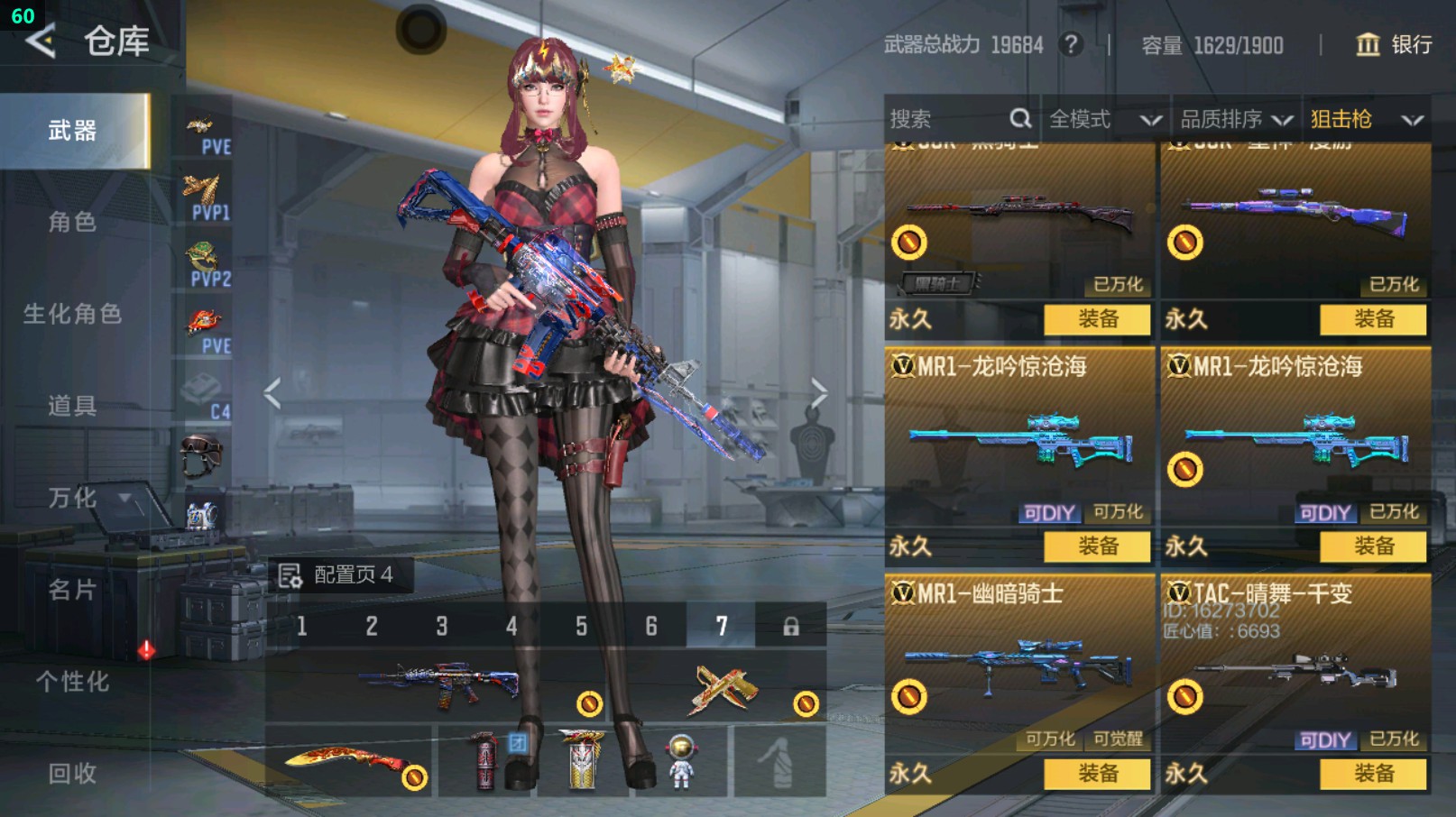
Task: Go back from the 仓库 screen
Action: point(41,41)
